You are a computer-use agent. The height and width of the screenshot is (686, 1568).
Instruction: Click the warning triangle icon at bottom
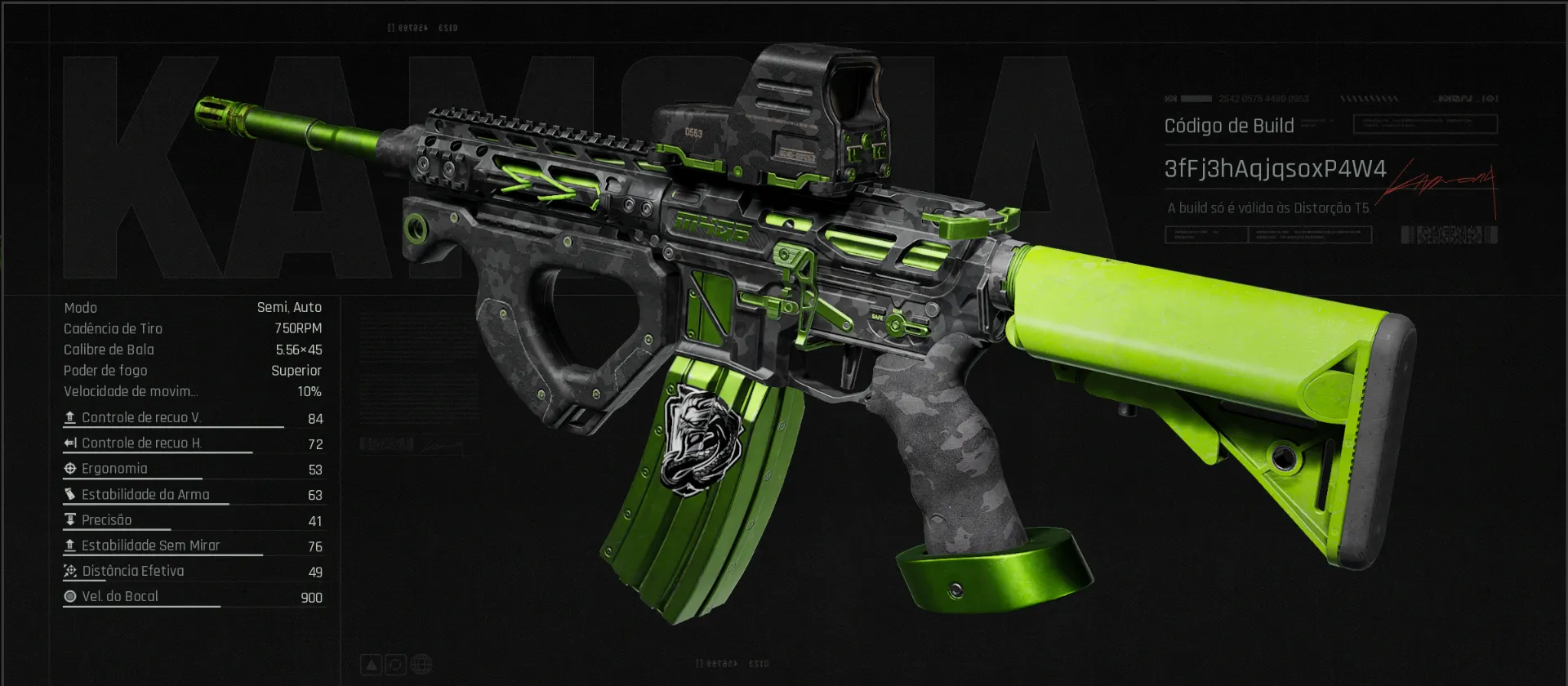[372, 664]
